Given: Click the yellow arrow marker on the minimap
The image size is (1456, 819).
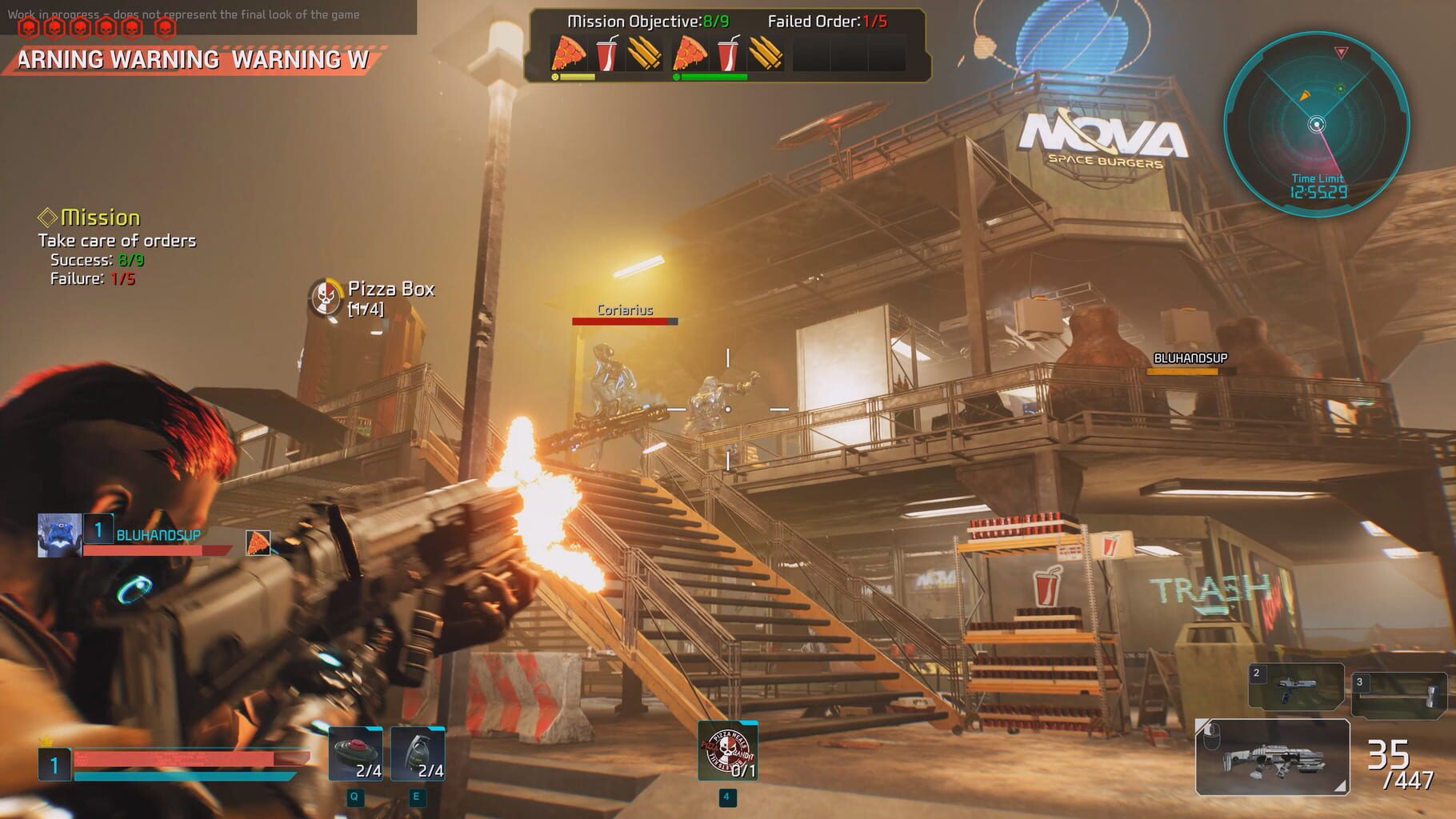Looking at the screenshot, I should point(1304,96).
